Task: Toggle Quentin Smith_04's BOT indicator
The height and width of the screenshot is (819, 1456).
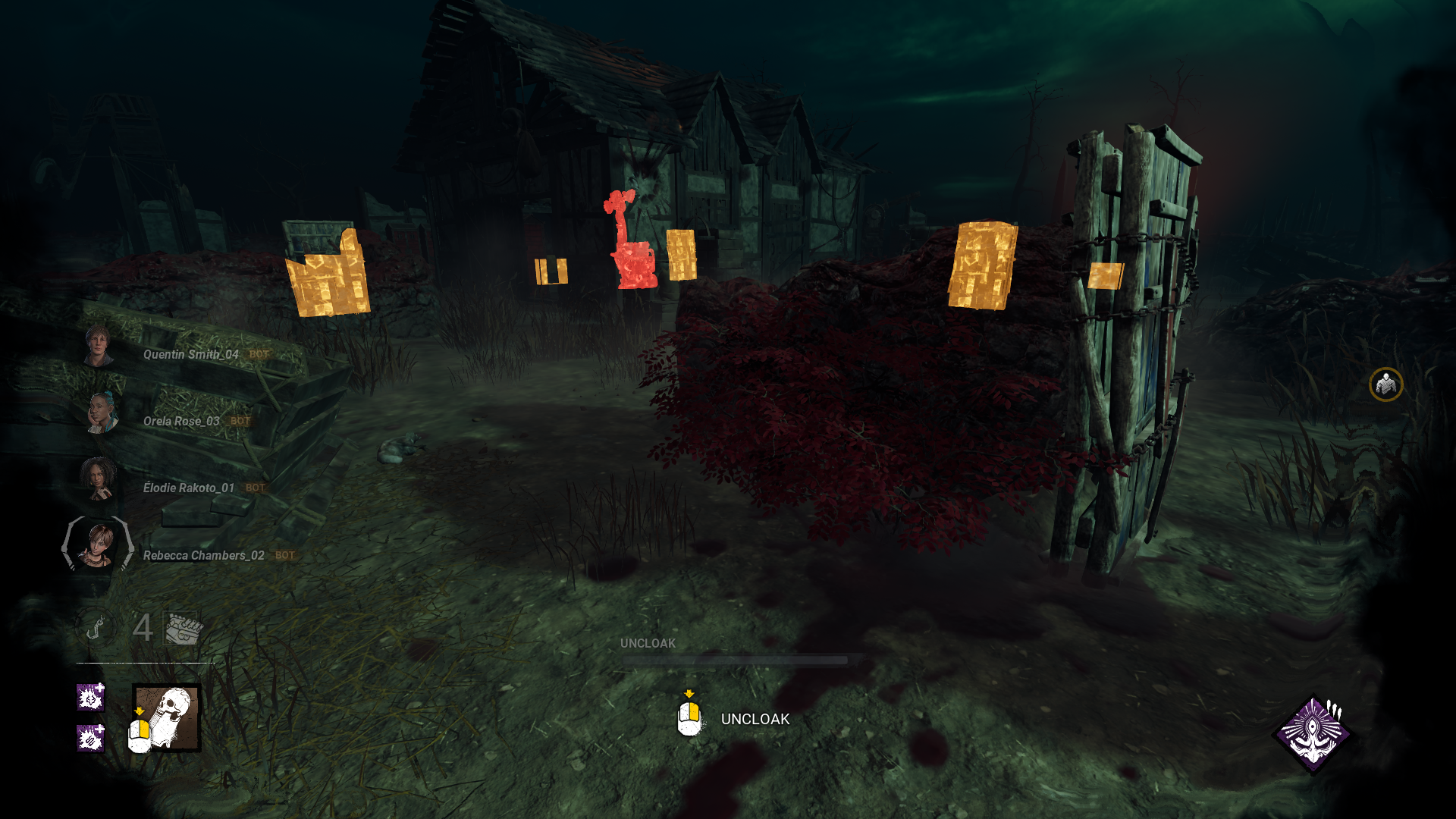Action: [258, 354]
